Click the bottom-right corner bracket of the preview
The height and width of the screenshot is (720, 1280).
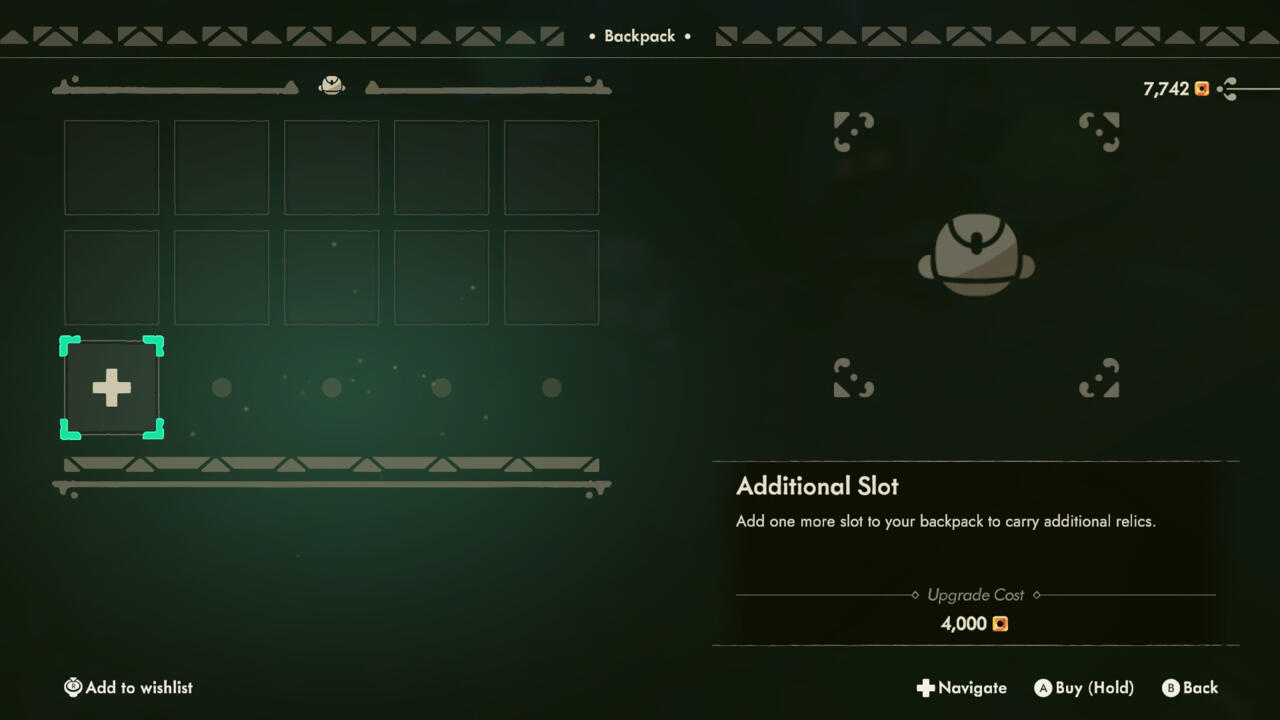1099,378
